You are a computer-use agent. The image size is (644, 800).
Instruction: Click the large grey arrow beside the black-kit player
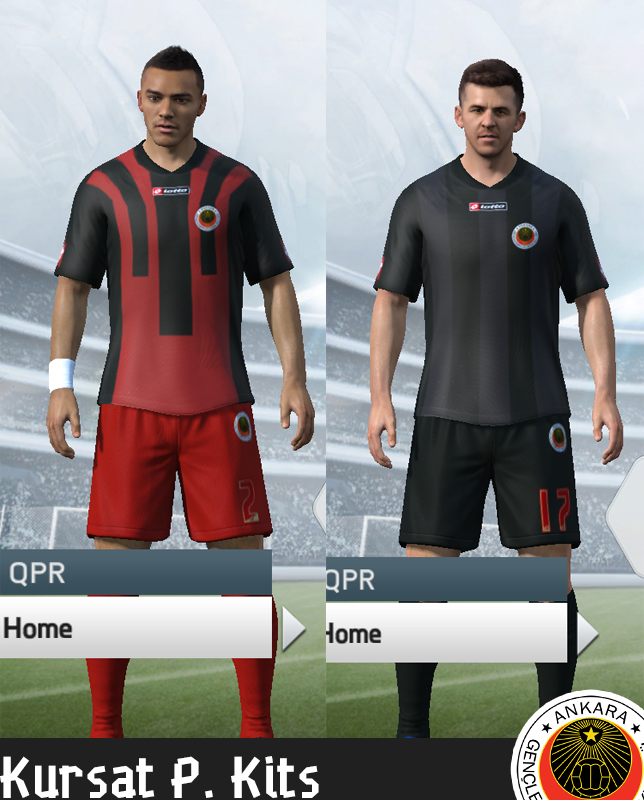[x=626, y=511]
